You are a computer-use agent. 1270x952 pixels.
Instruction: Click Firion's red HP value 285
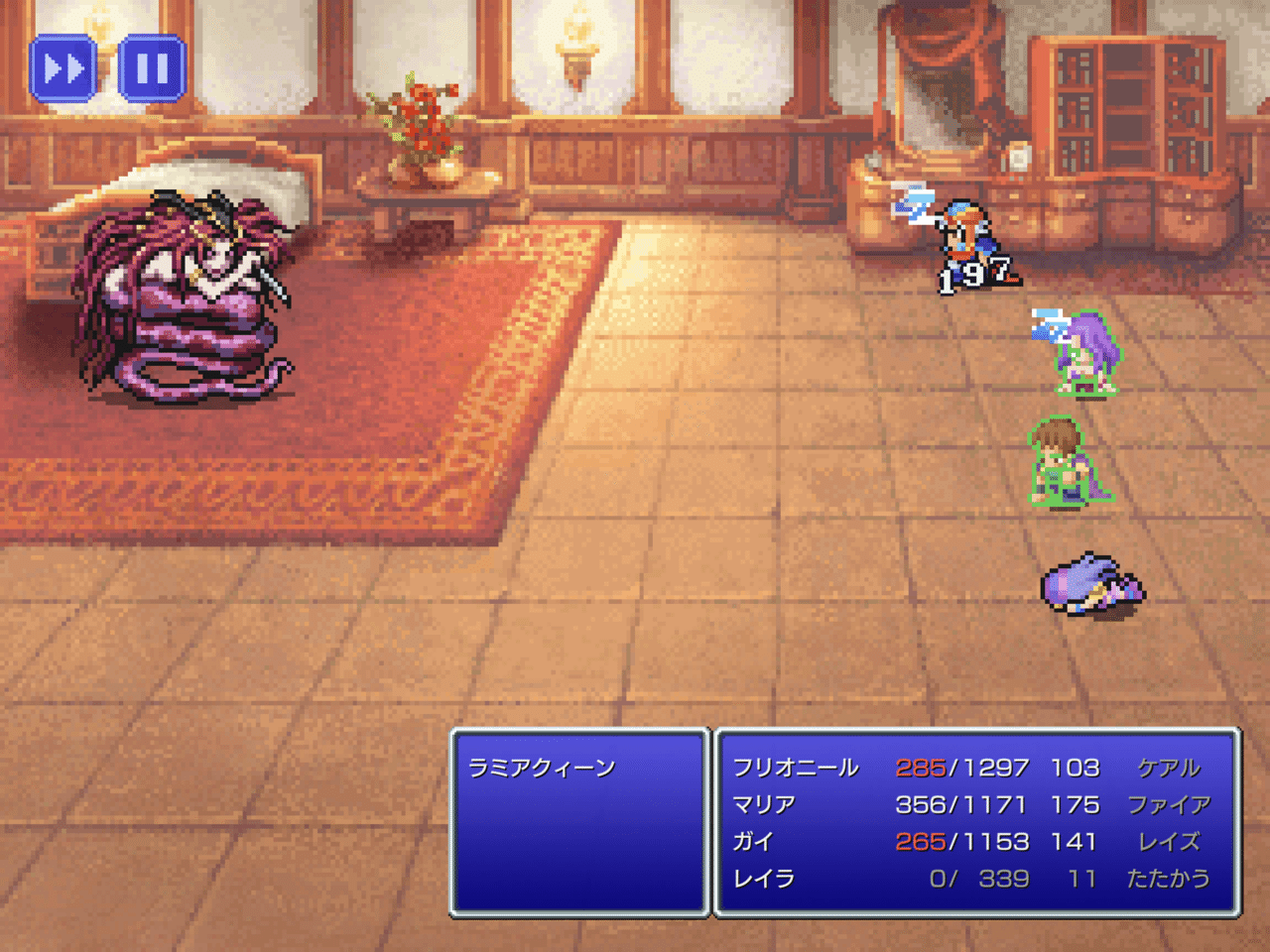(x=921, y=768)
